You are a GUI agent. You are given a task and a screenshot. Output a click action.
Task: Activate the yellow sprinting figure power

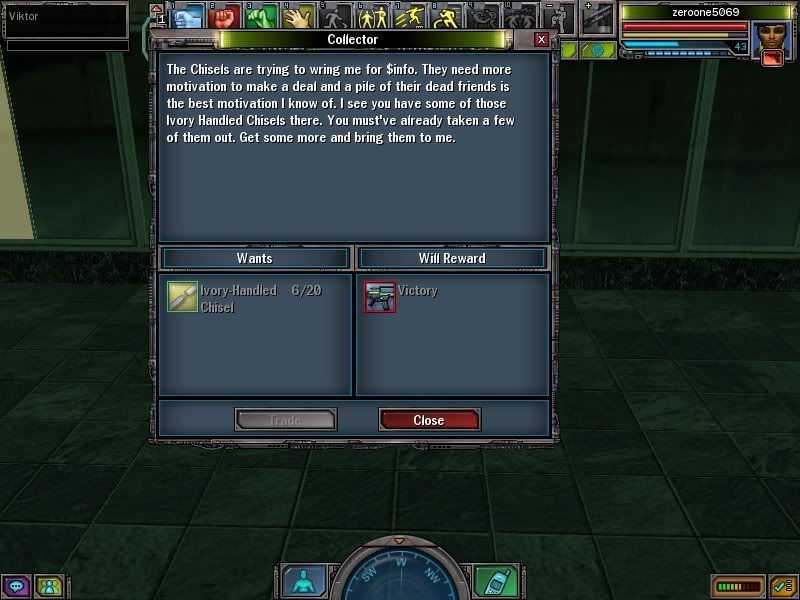tap(410, 17)
